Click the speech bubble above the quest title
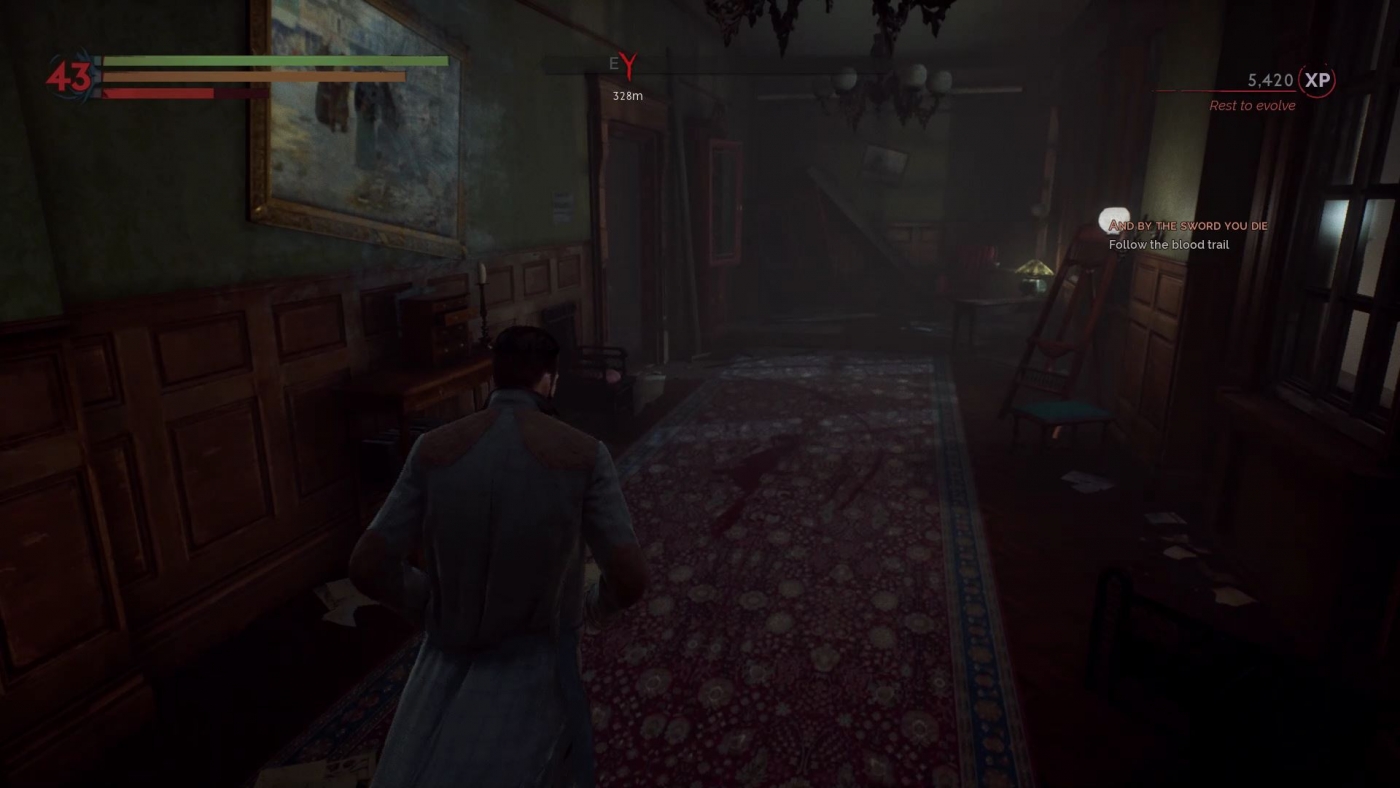1400x788 pixels. 1116,218
